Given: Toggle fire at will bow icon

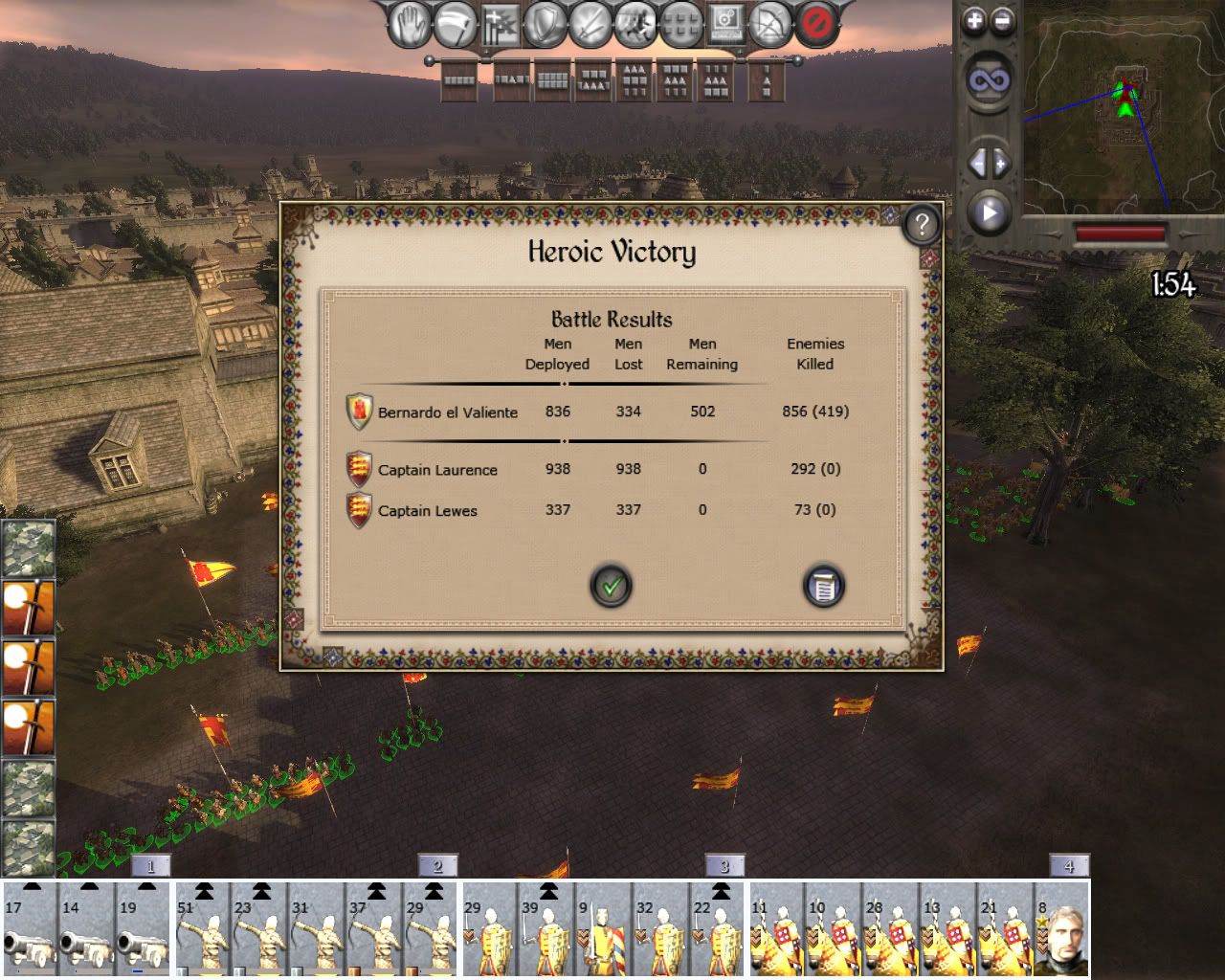Looking at the screenshot, I should click(770, 24).
